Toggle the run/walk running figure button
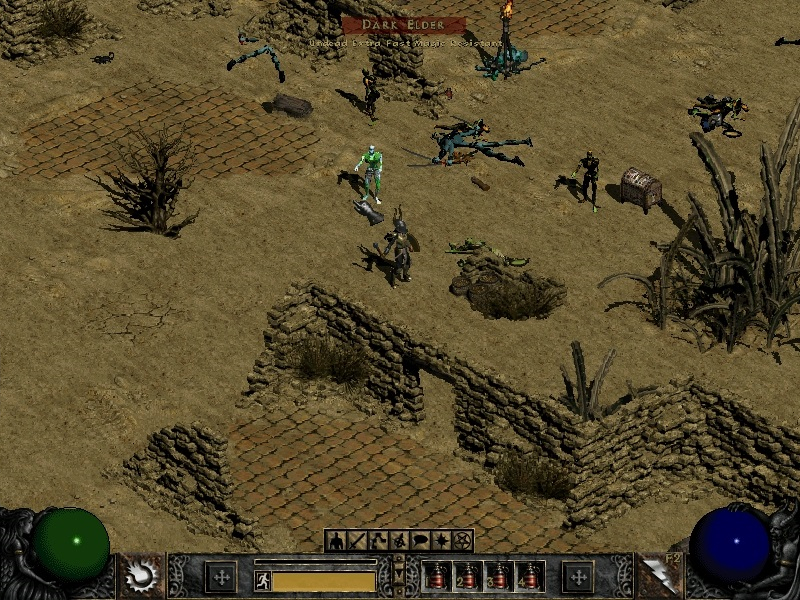The image size is (800, 600). [x=262, y=580]
